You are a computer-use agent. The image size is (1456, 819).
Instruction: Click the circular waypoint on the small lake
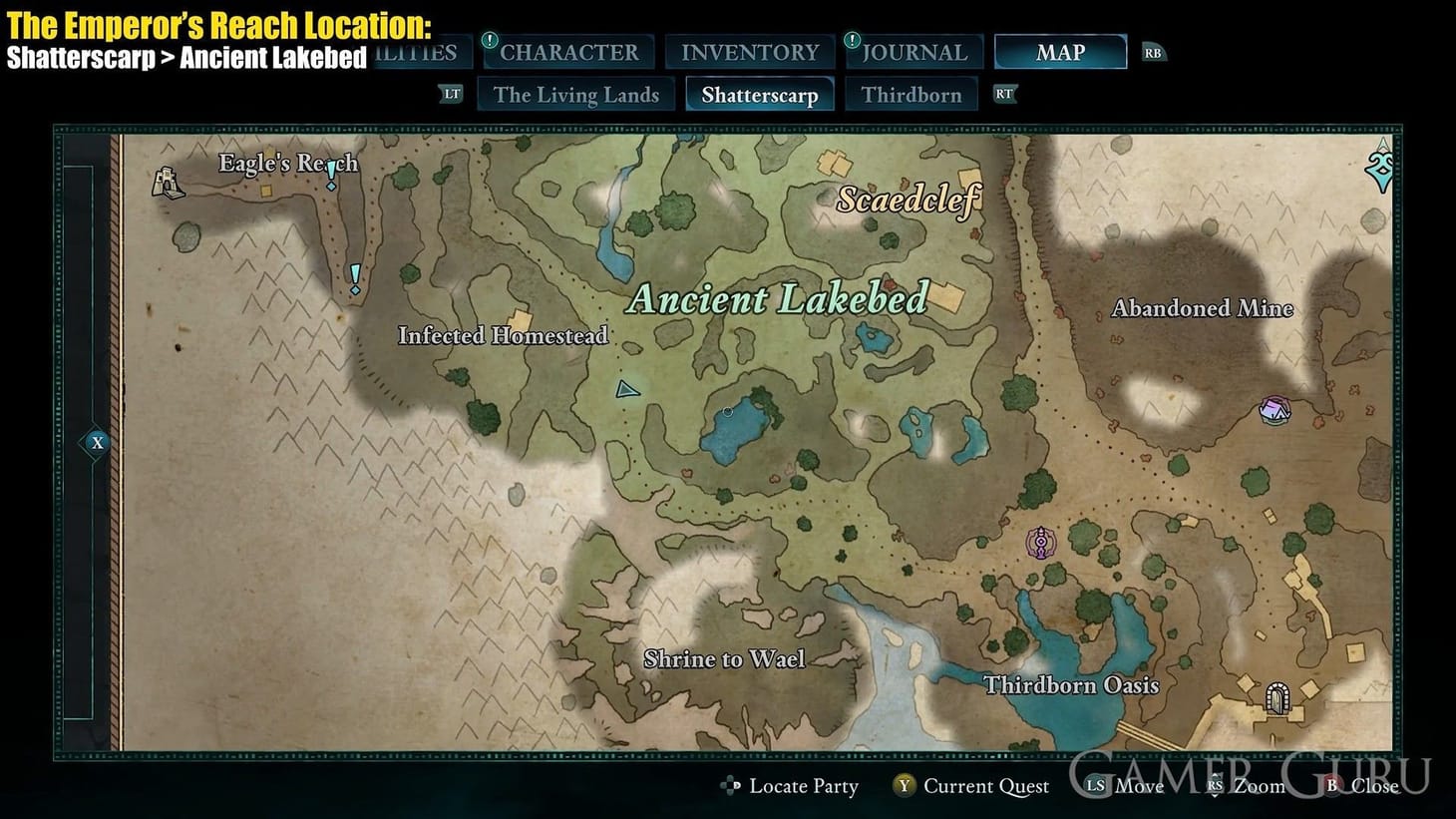coord(728,410)
